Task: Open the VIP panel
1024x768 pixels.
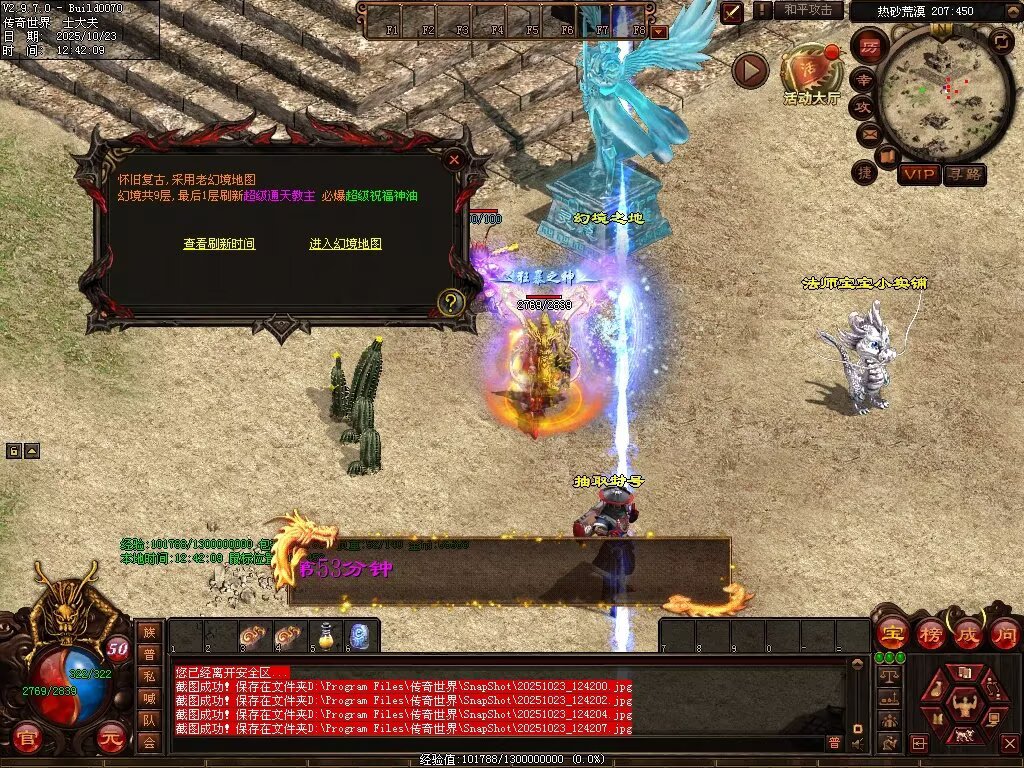Action: 918,174
